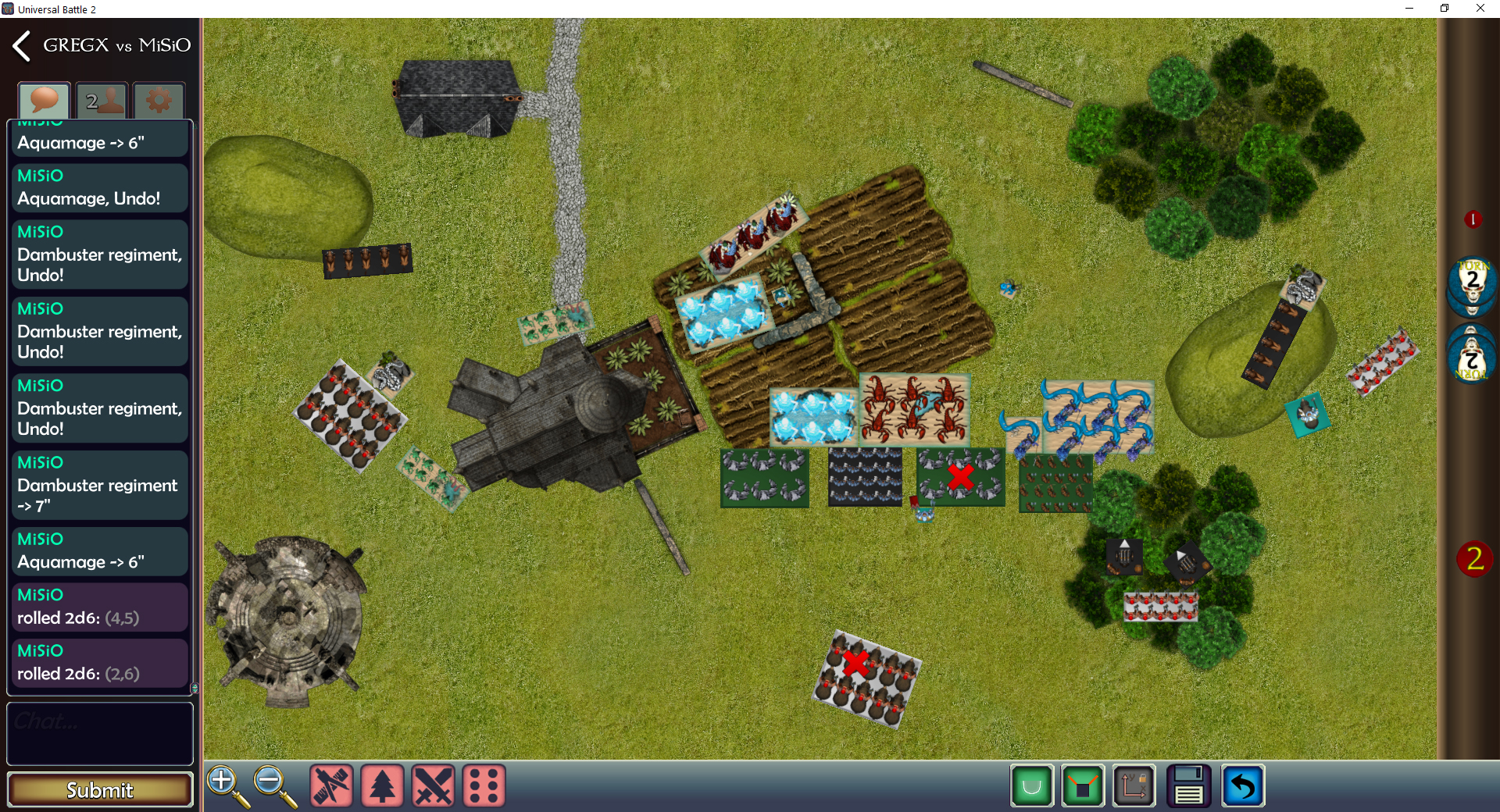Select the upright skull turn 2 counter
Screen dimensions: 1500x812
[1472, 285]
